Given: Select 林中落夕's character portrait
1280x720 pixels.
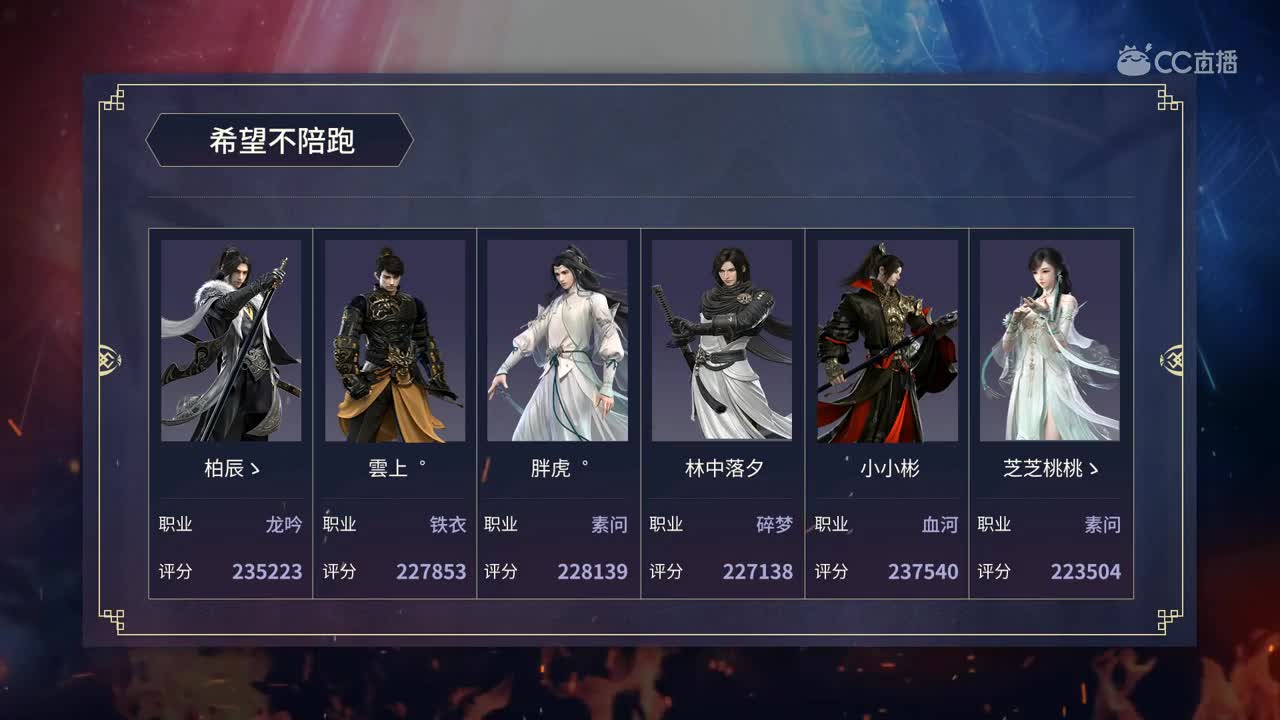Looking at the screenshot, I should [722, 340].
